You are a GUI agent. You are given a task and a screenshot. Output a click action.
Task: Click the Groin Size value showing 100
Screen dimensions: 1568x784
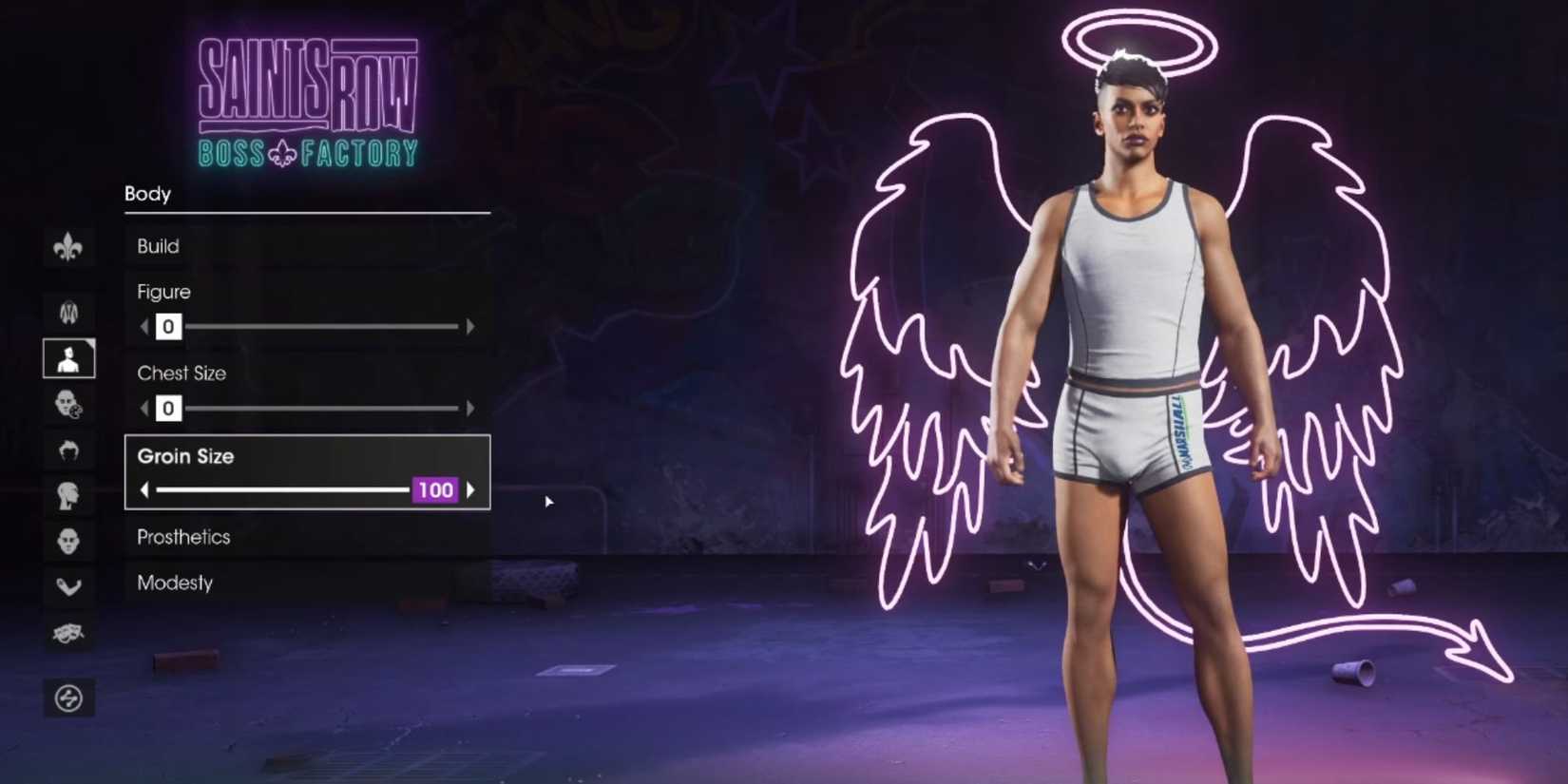click(435, 490)
